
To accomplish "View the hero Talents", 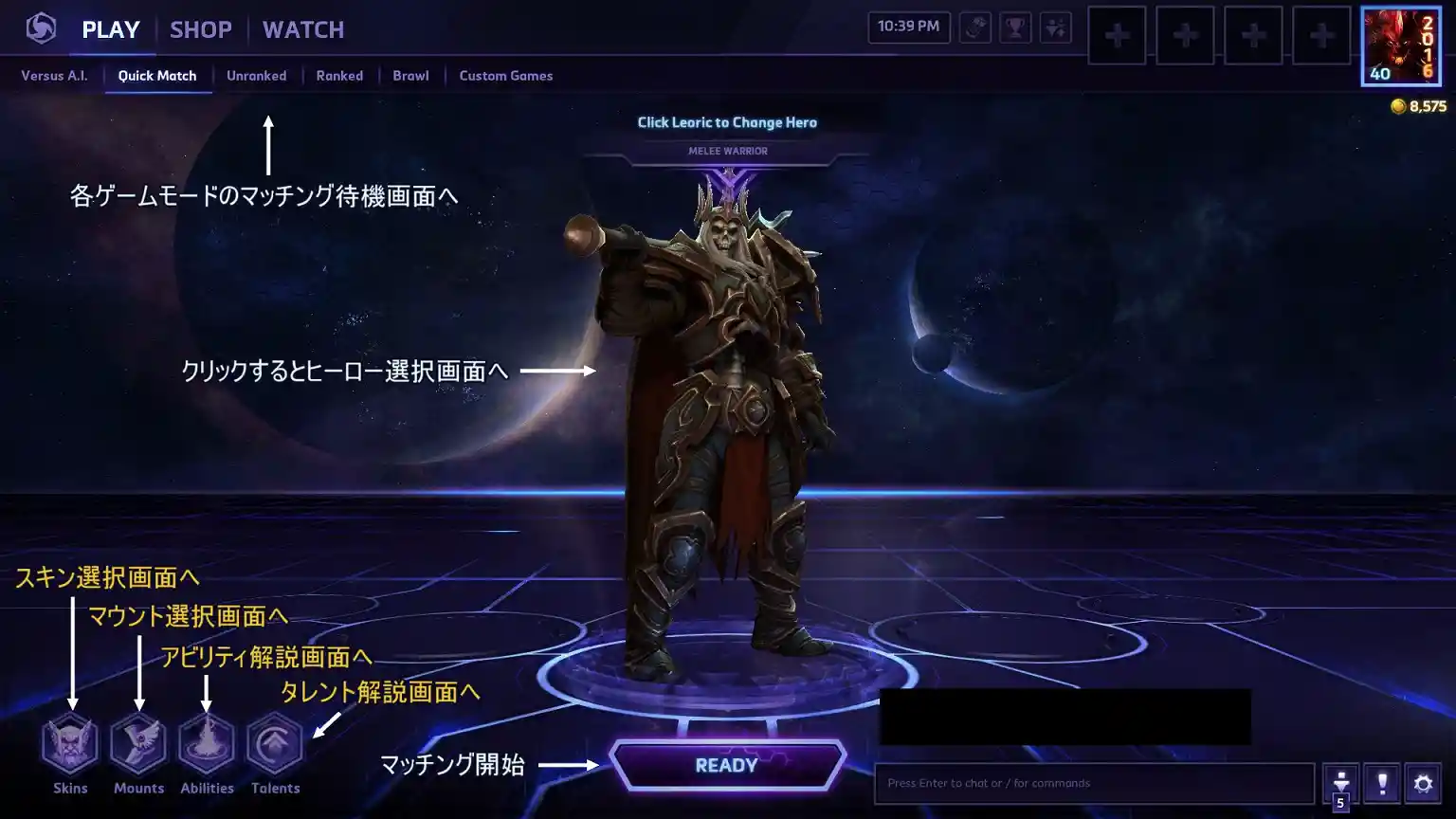I will tap(275, 745).
